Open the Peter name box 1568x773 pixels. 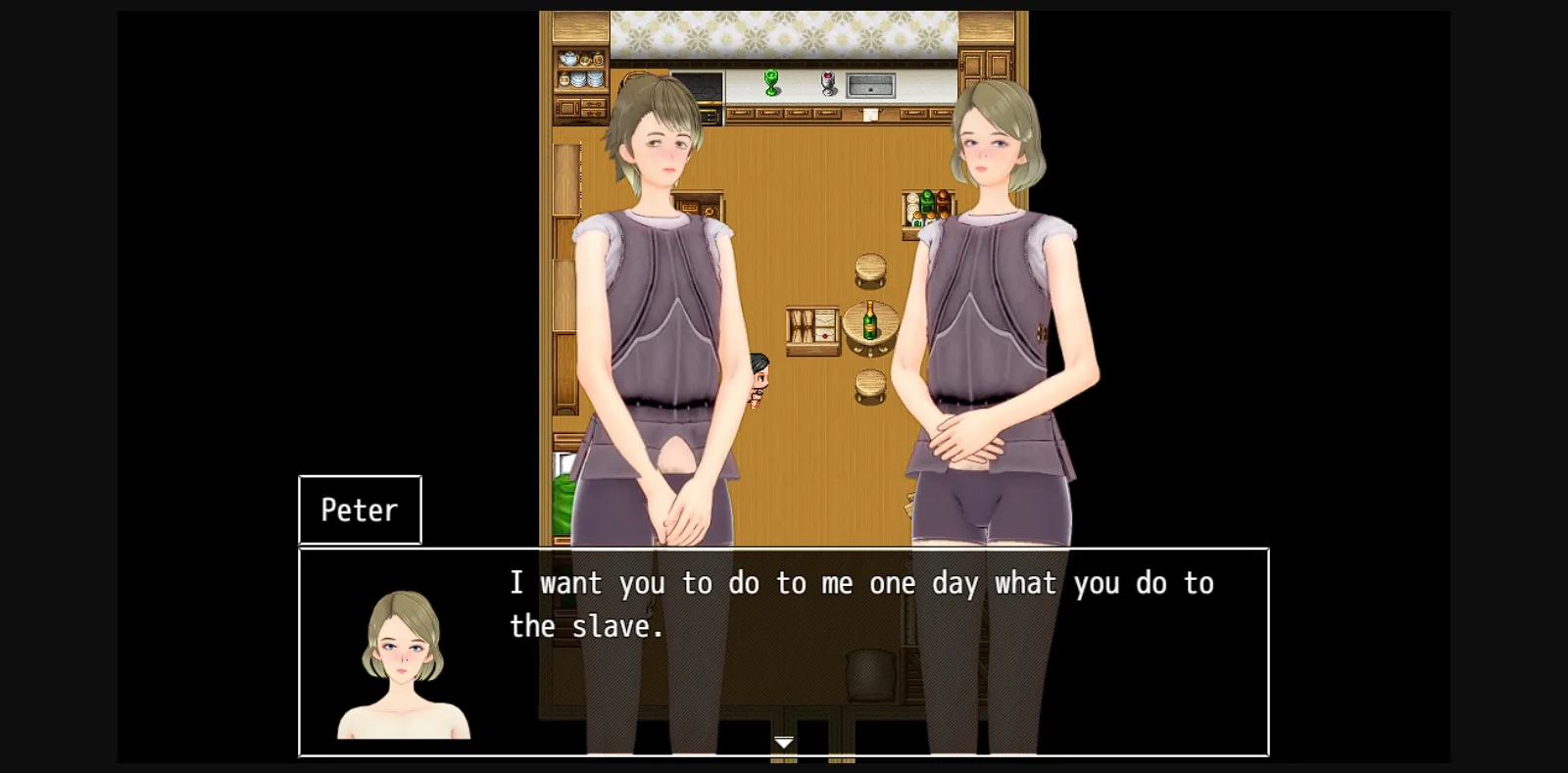pos(359,508)
